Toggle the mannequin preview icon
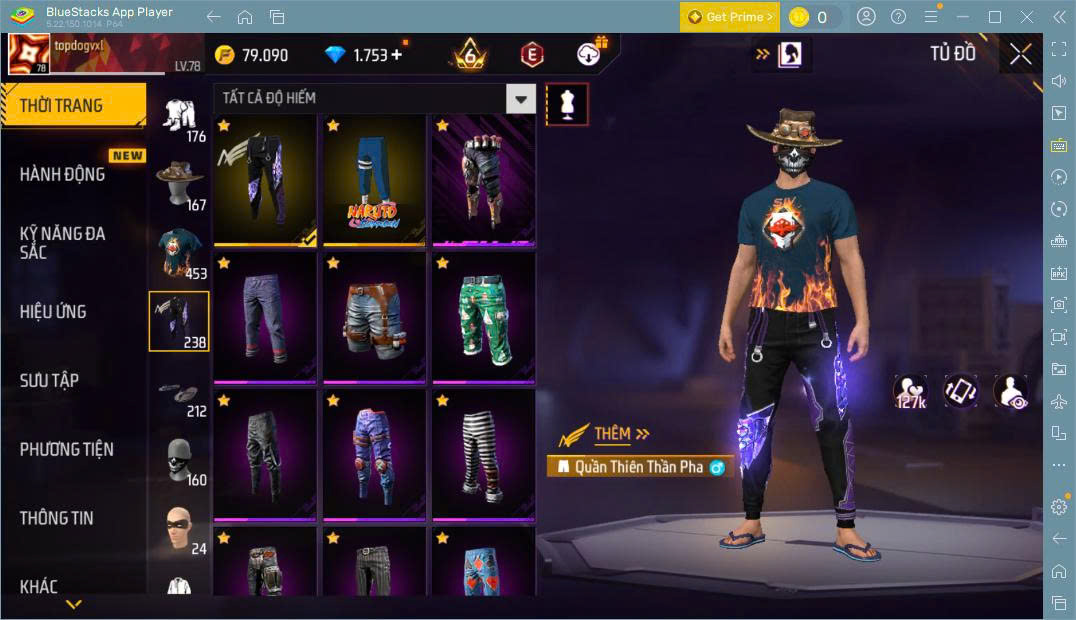The image size is (1076, 620). 567,104
